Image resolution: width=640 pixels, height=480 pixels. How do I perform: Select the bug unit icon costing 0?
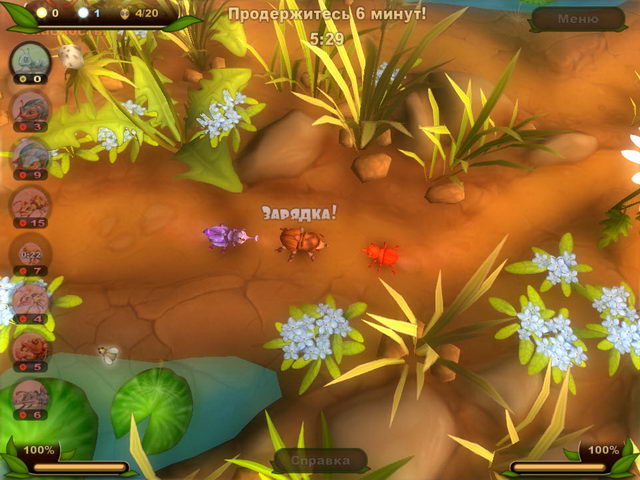click(x=30, y=60)
